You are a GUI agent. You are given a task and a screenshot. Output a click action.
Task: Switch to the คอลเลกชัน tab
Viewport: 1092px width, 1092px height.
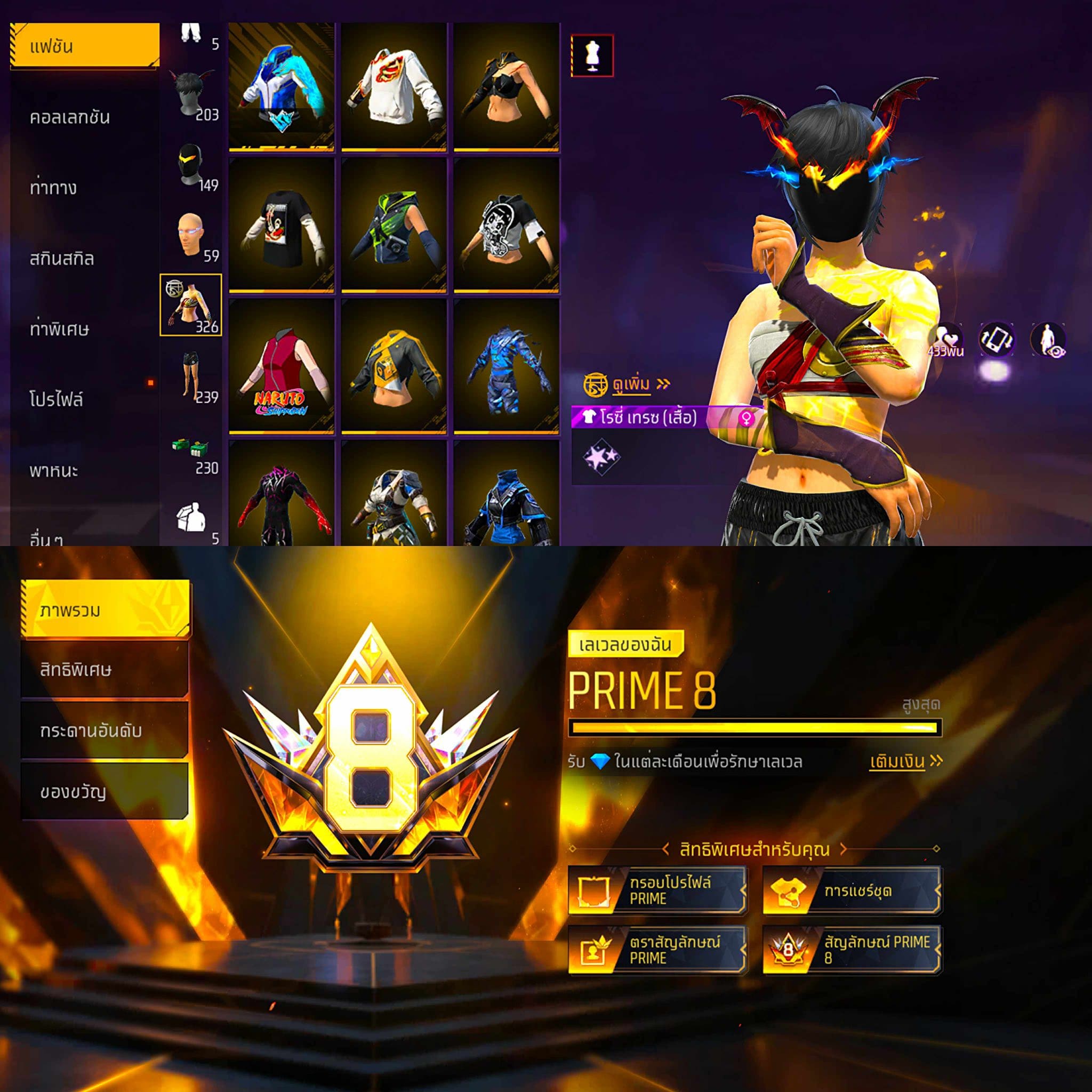(70, 117)
